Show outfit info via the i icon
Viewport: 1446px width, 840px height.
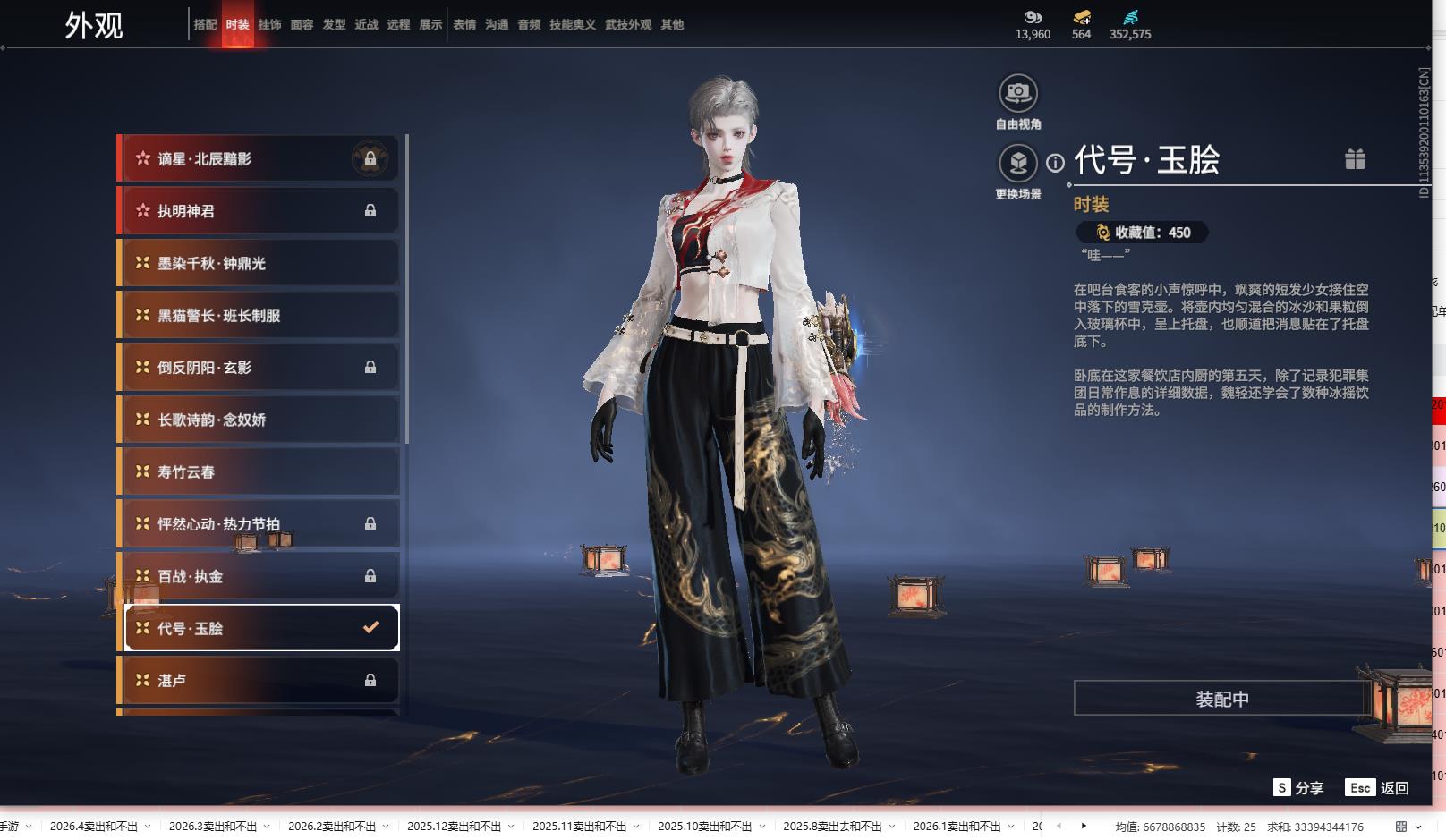tap(1056, 163)
